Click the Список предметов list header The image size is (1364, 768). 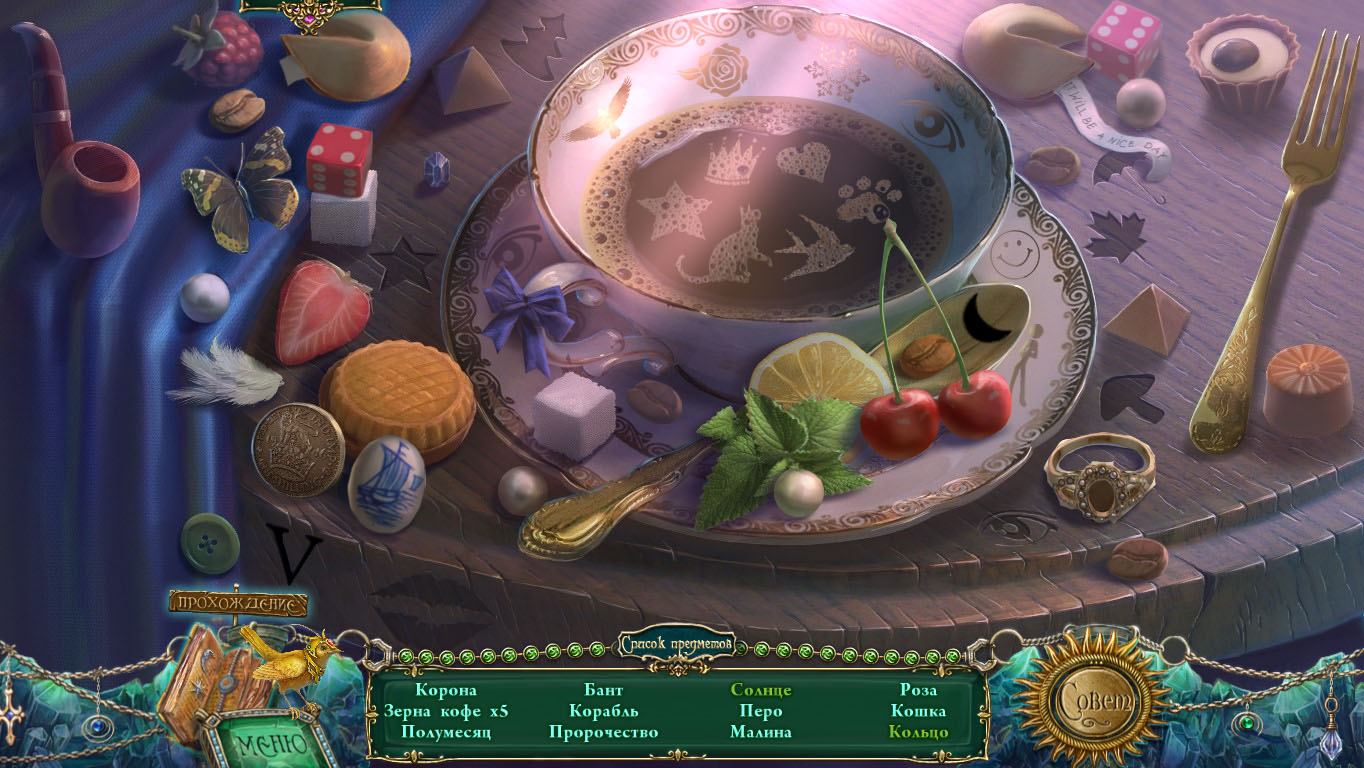677,644
